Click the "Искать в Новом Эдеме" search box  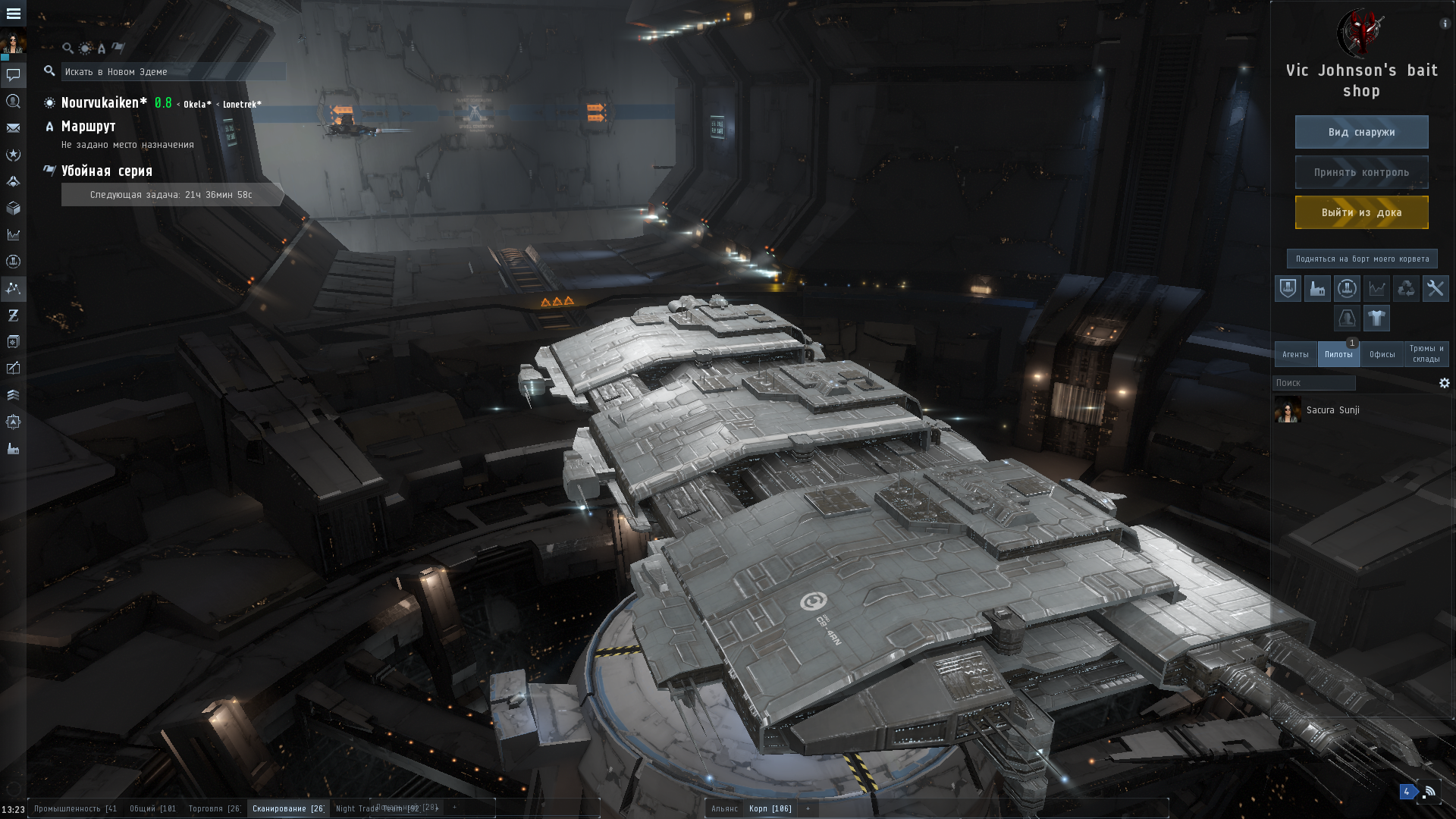click(x=173, y=71)
